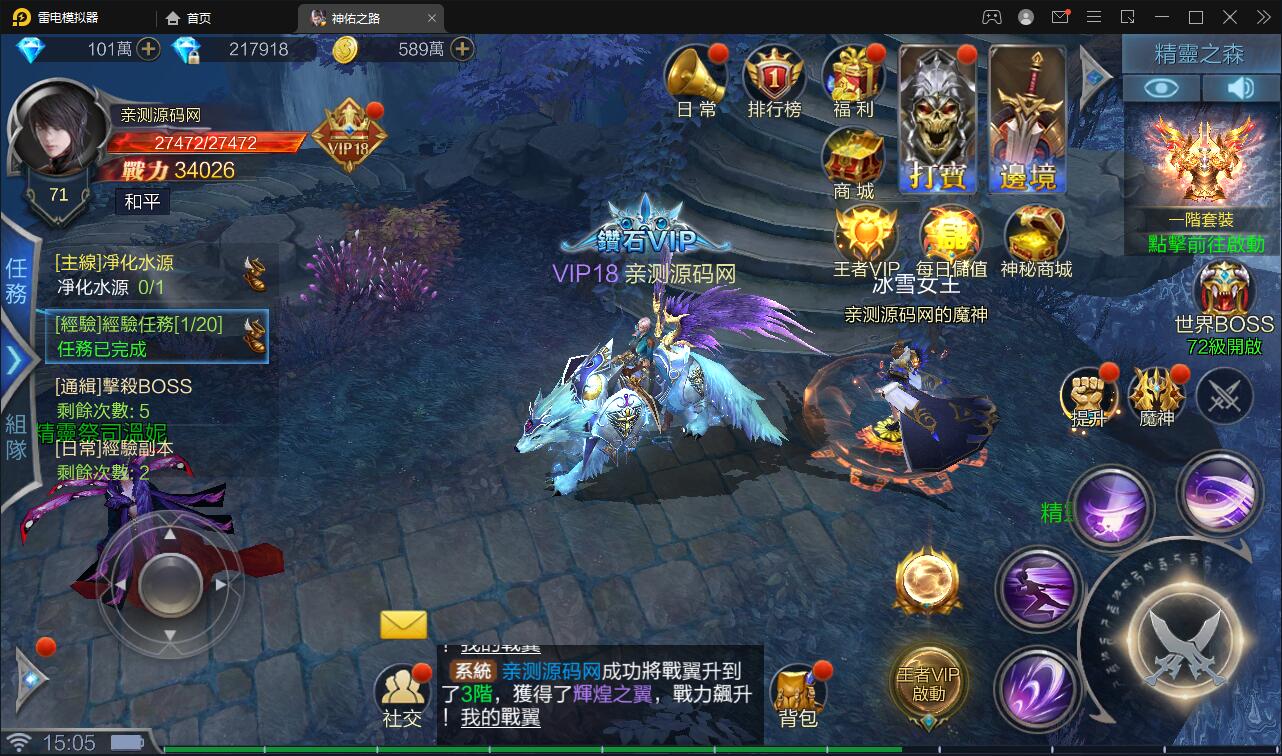Viewport: 1282px width, 756px height.
Task: Mute the game sound via speaker toggle
Action: [x=1240, y=88]
